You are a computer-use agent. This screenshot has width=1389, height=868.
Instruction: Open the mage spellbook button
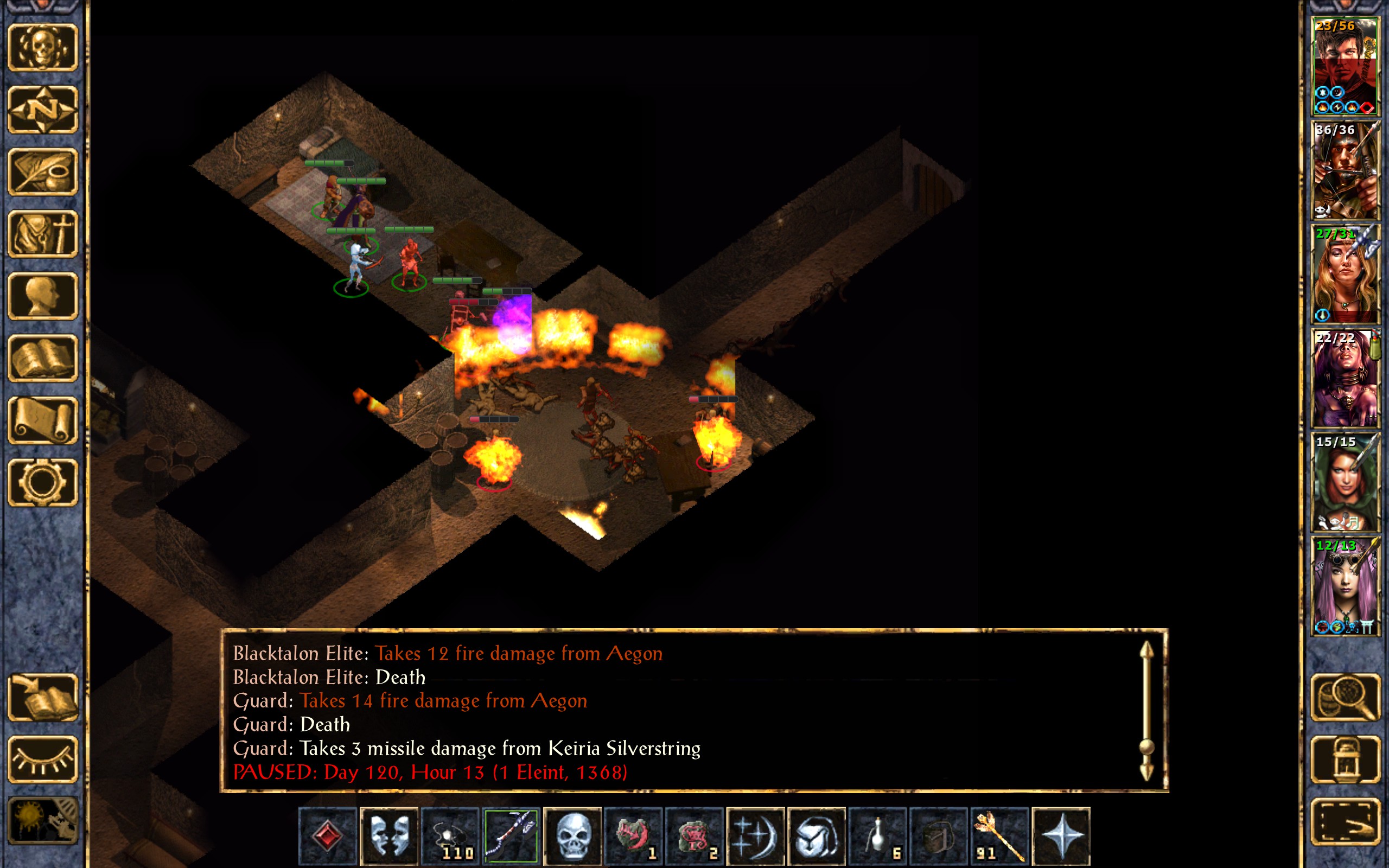tap(42, 358)
